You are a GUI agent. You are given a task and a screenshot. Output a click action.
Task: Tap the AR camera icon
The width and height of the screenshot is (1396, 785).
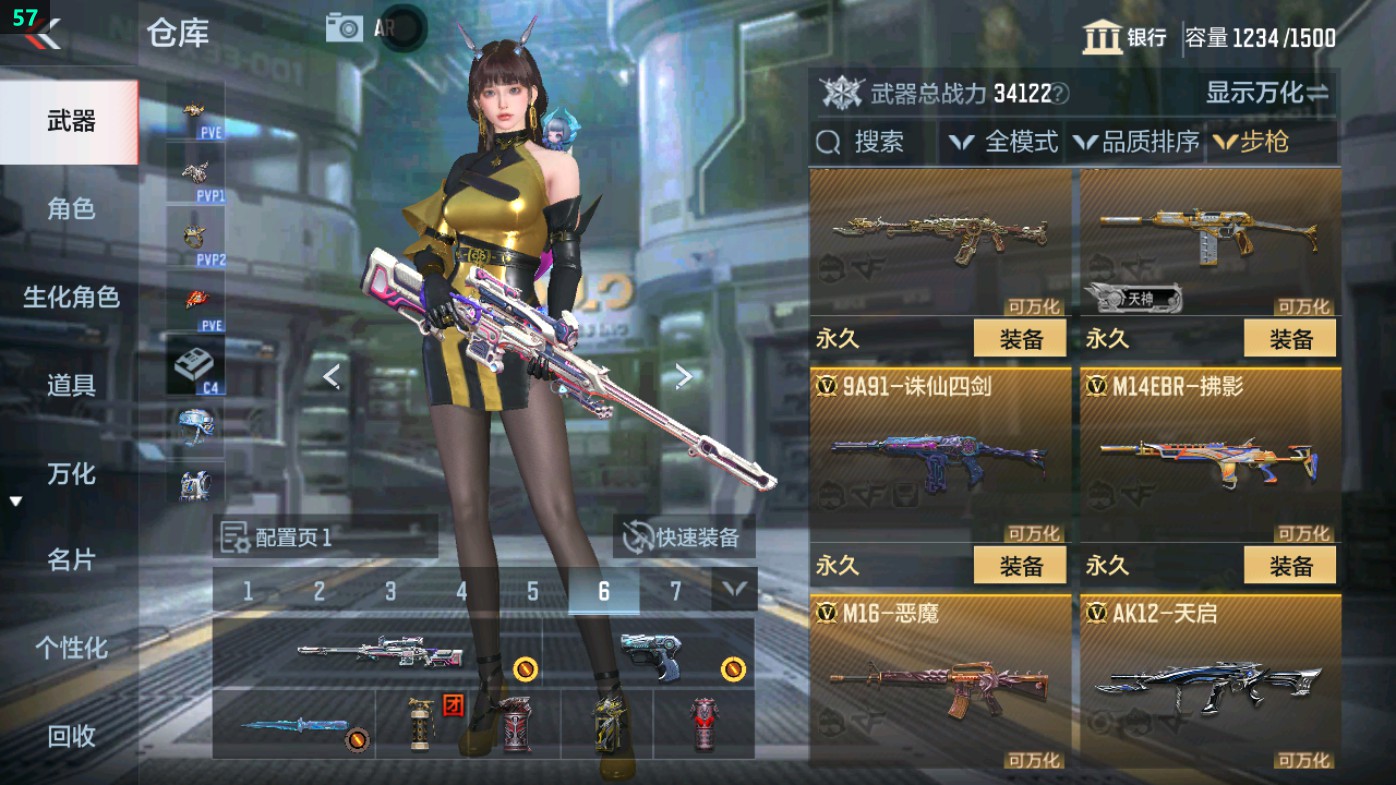[x=344, y=27]
